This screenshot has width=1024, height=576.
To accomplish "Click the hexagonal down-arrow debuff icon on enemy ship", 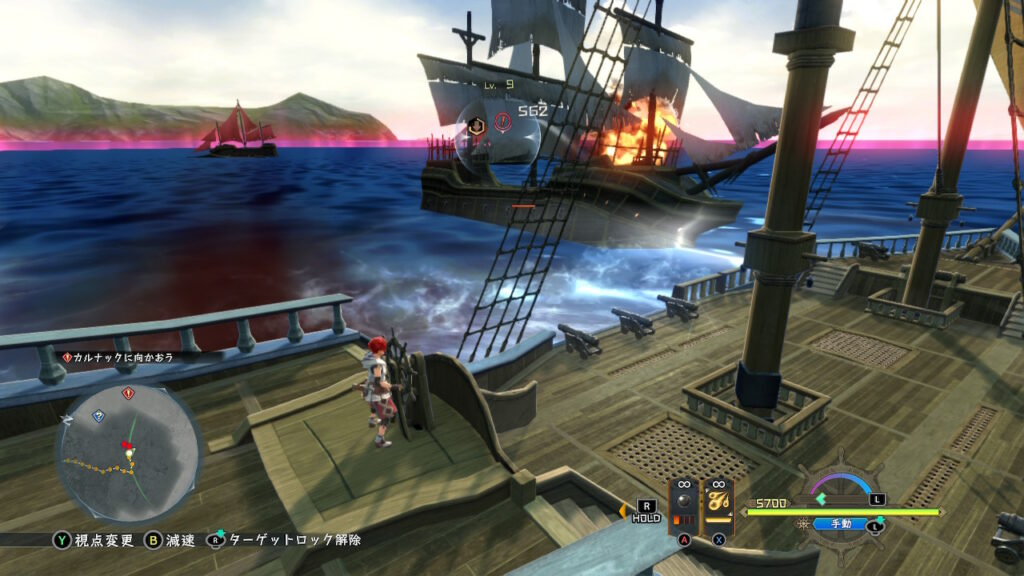I will [x=477, y=125].
